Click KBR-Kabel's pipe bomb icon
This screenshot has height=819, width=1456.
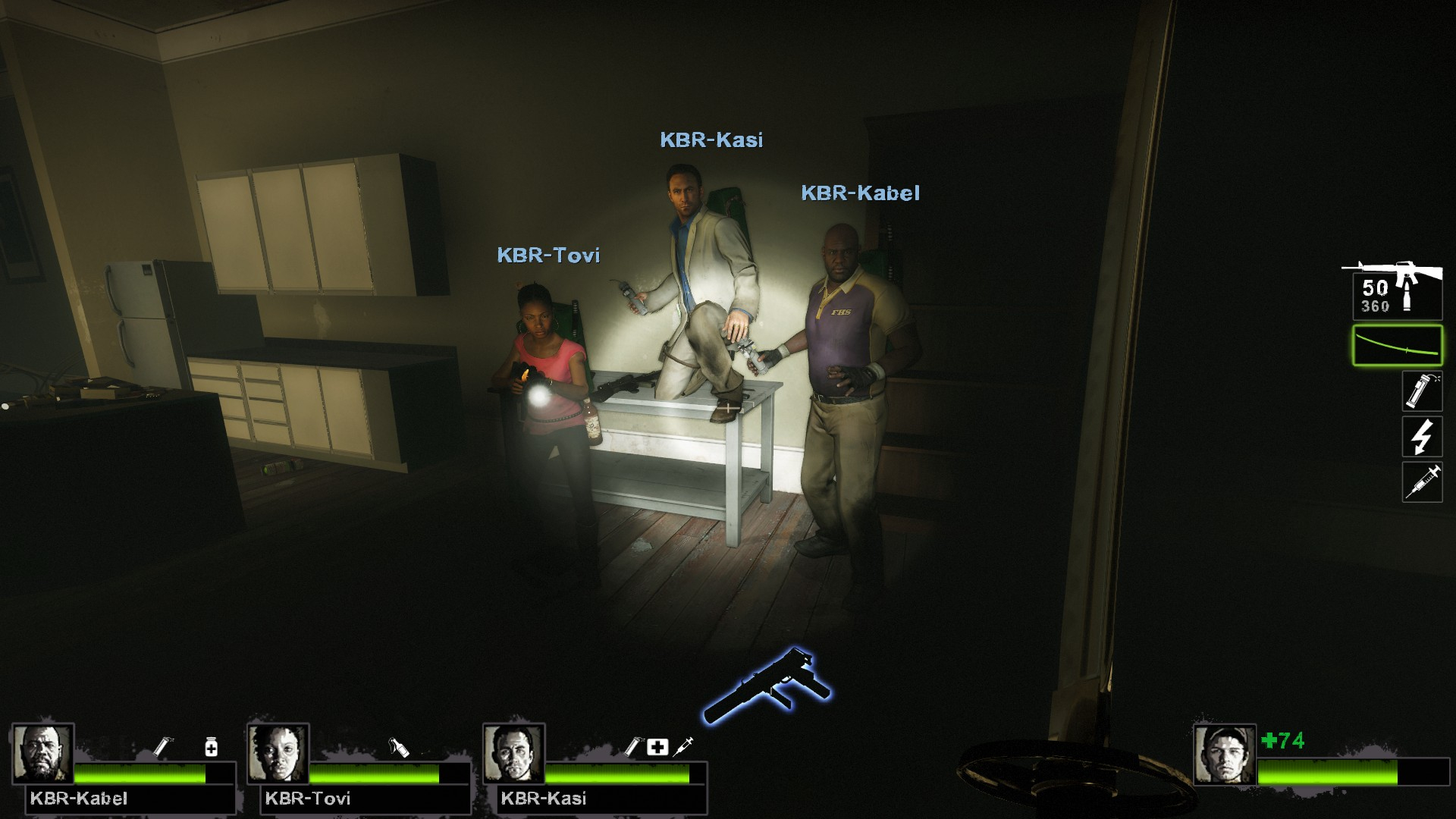[x=162, y=747]
